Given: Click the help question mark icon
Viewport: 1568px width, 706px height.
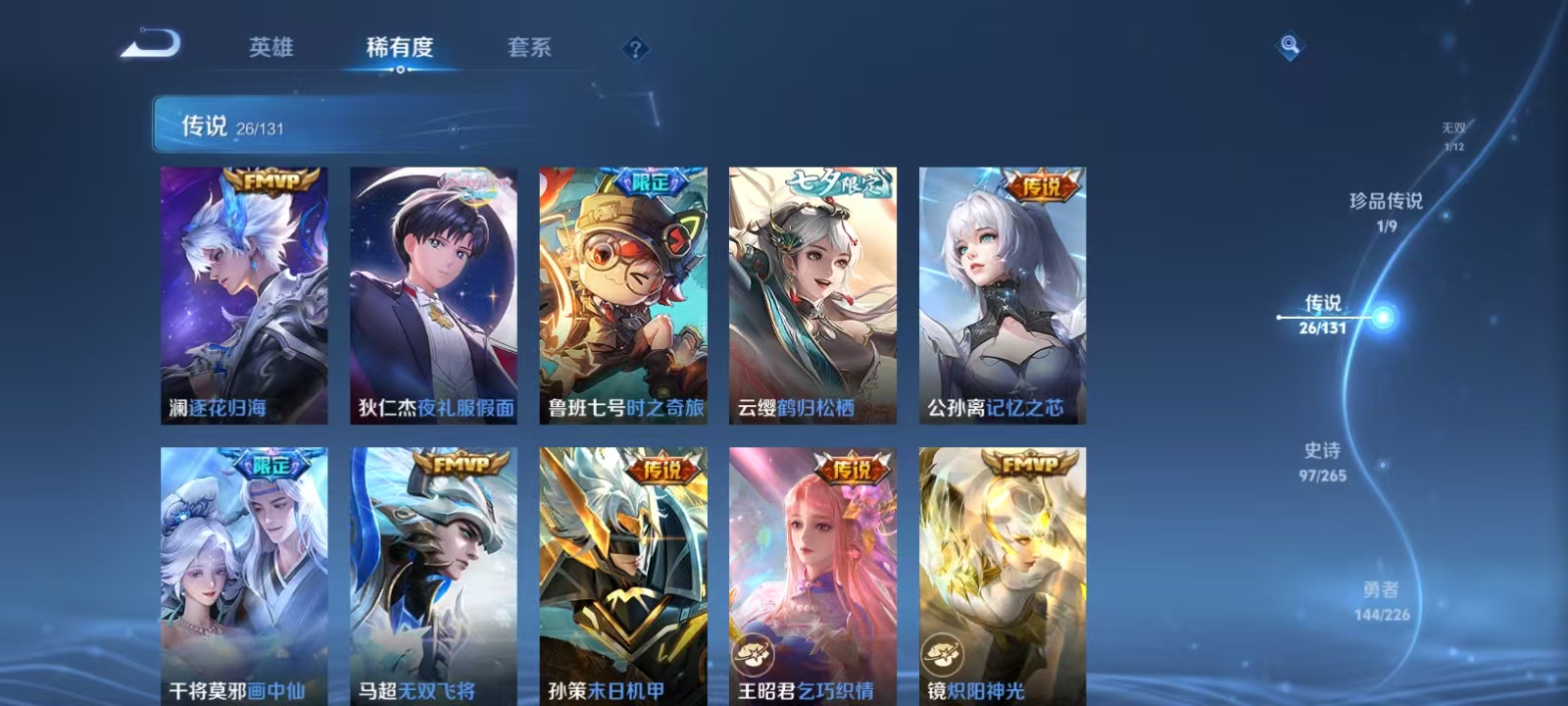Looking at the screenshot, I should (637, 47).
